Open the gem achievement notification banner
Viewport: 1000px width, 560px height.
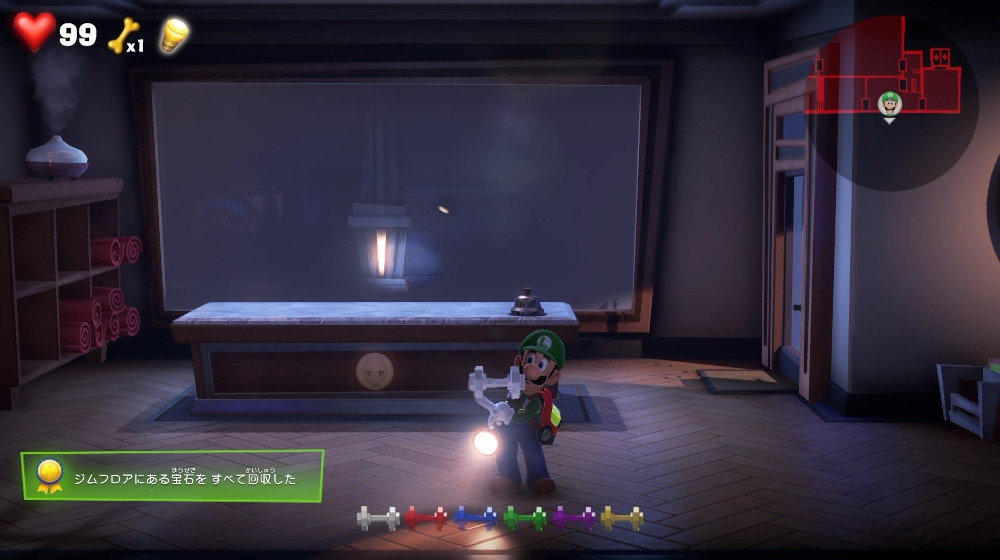pos(172,476)
